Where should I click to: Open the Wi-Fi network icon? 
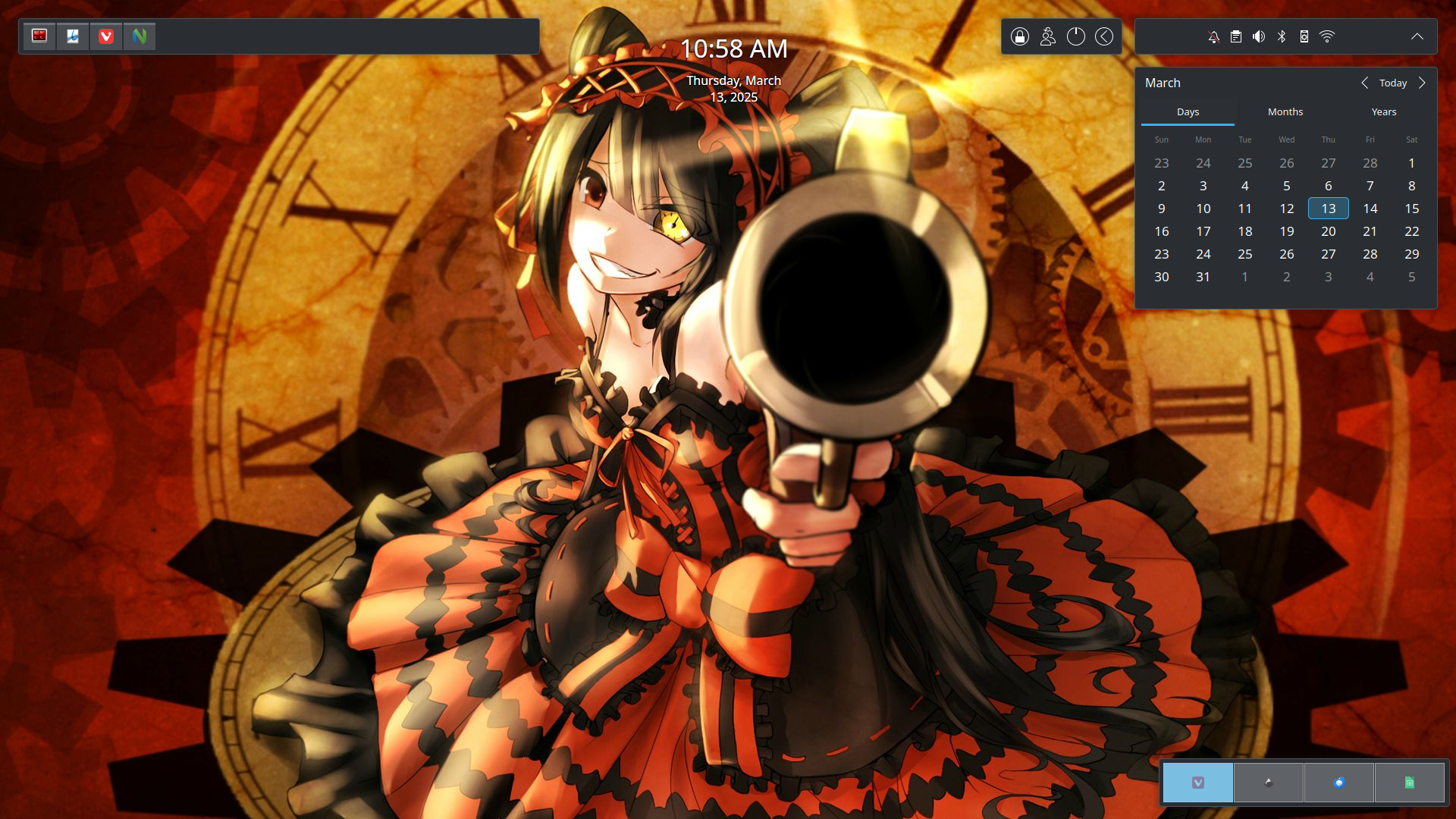[1327, 36]
